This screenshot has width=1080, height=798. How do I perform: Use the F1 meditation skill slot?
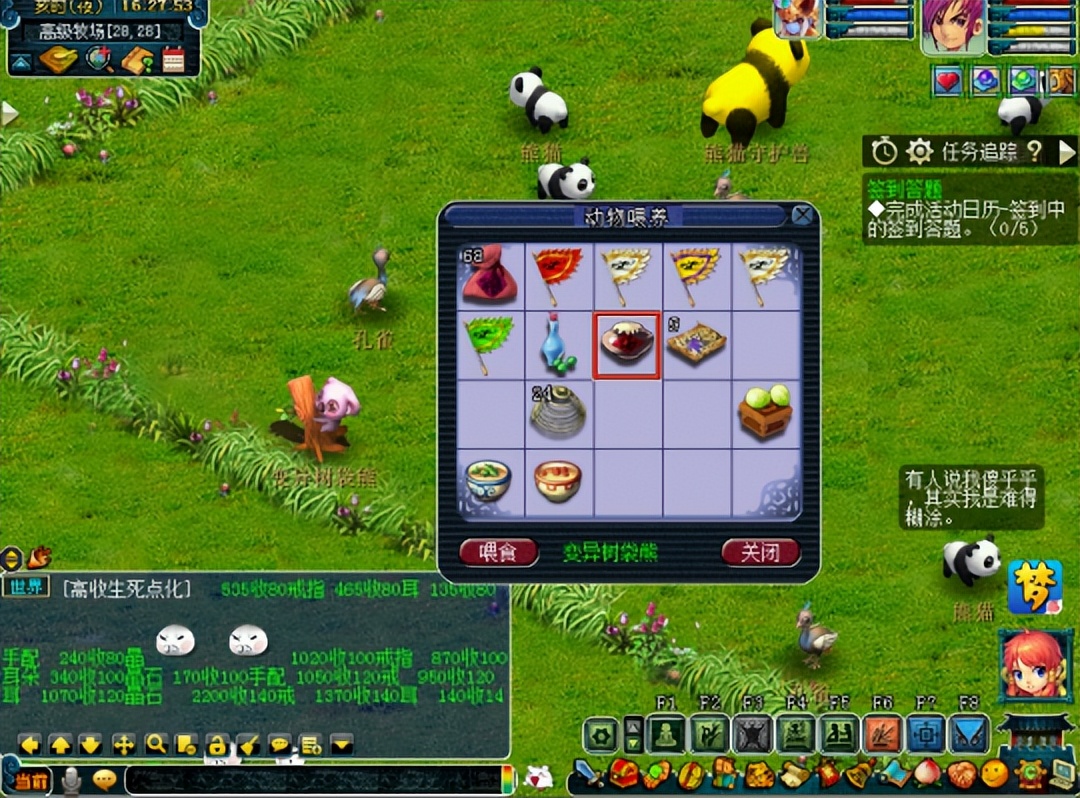(x=666, y=735)
